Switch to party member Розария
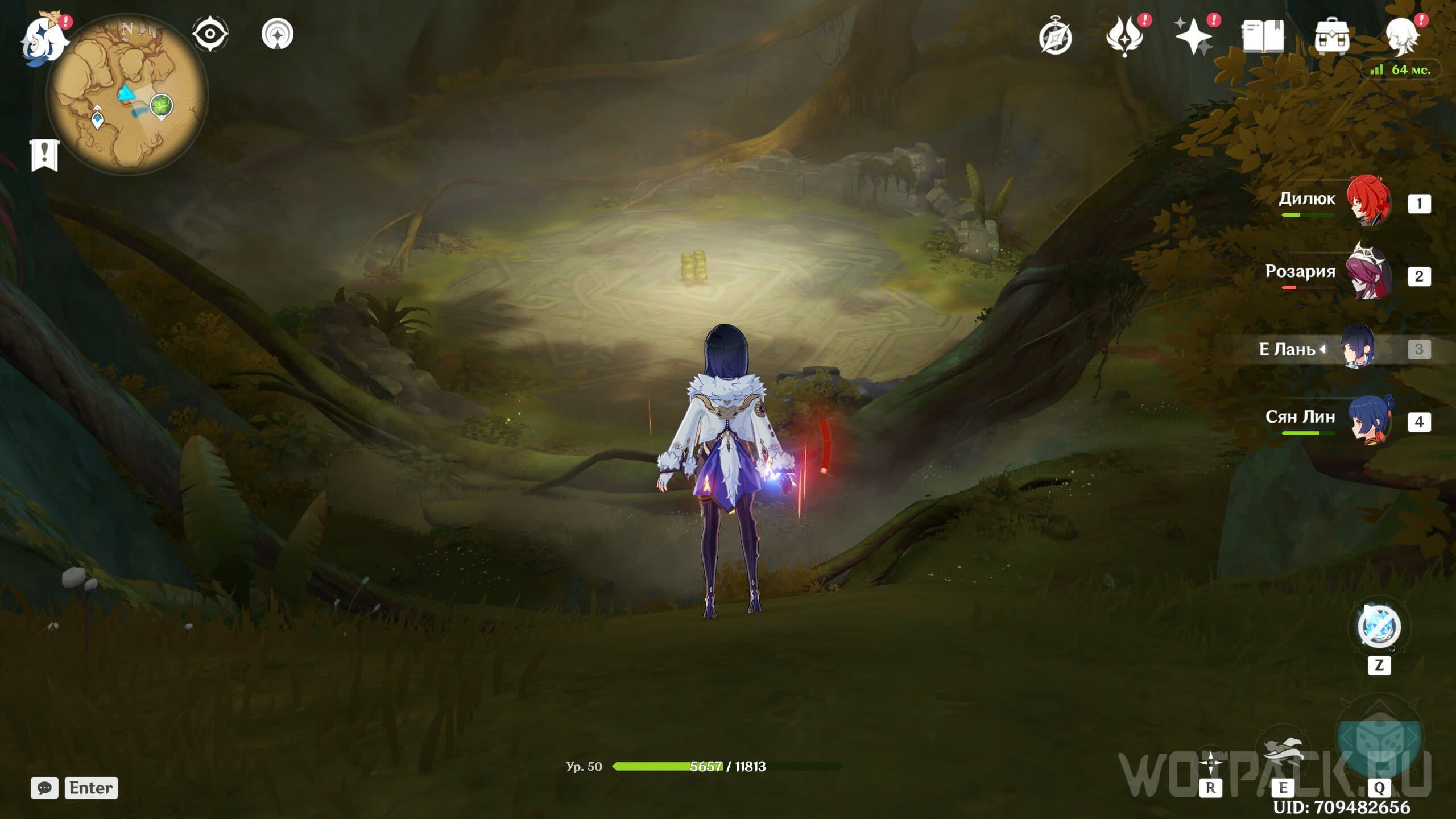This screenshot has height=819, width=1456. [x=1368, y=274]
